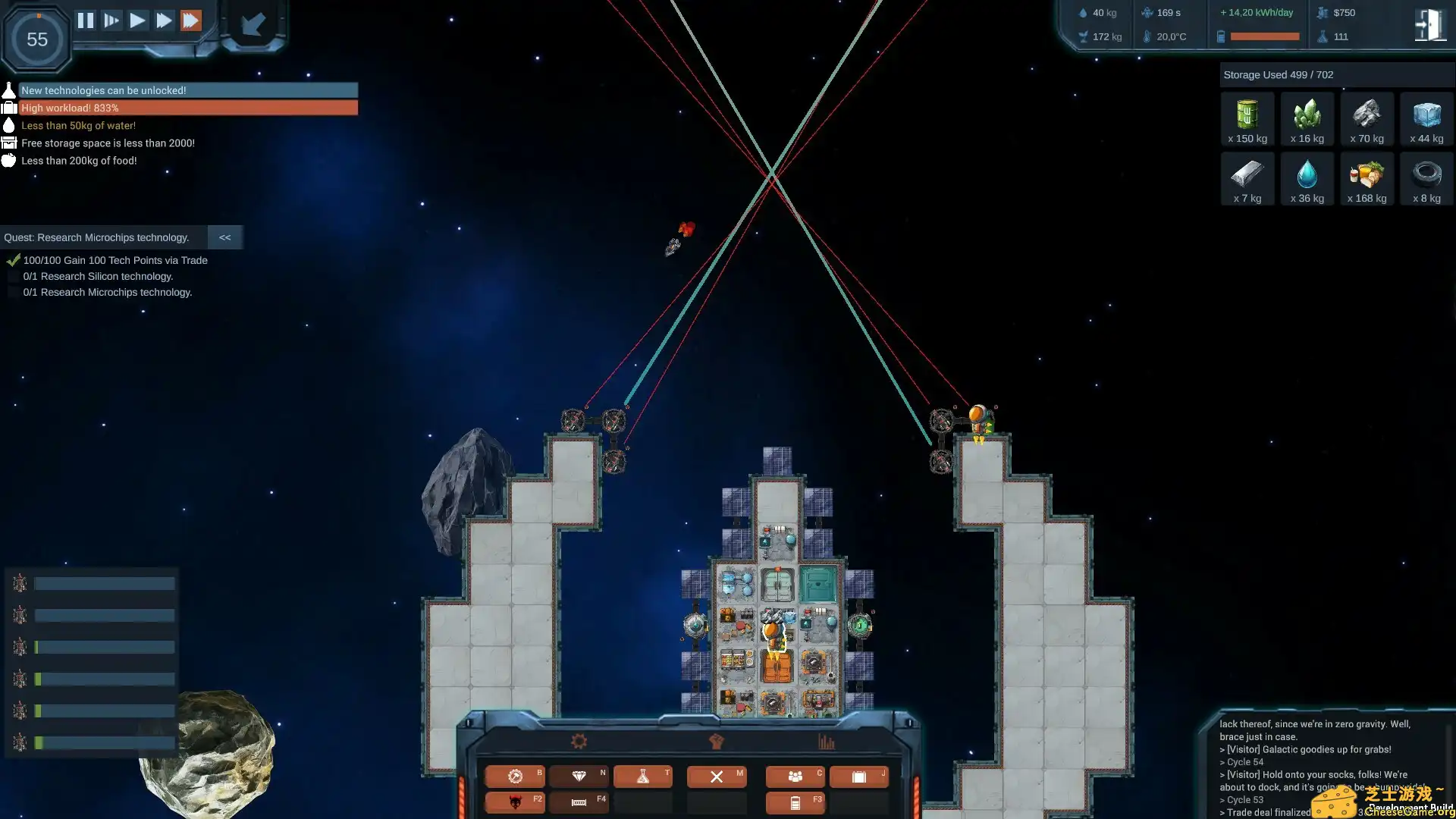Toggle the fastest game speed
The width and height of the screenshot is (1456, 819).
(191, 20)
